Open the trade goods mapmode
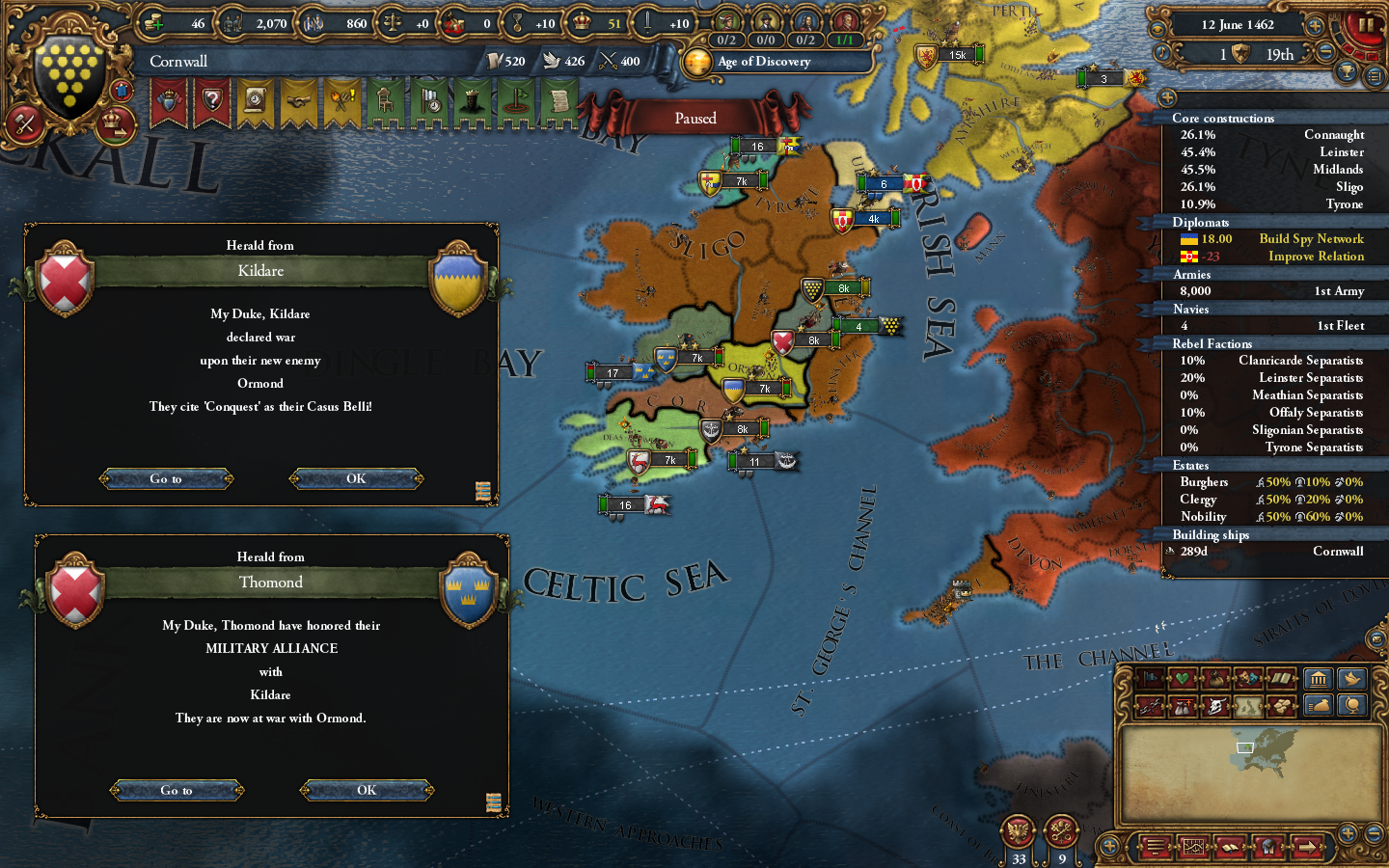The height and width of the screenshot is (868, 1389). pos(1281,706)
